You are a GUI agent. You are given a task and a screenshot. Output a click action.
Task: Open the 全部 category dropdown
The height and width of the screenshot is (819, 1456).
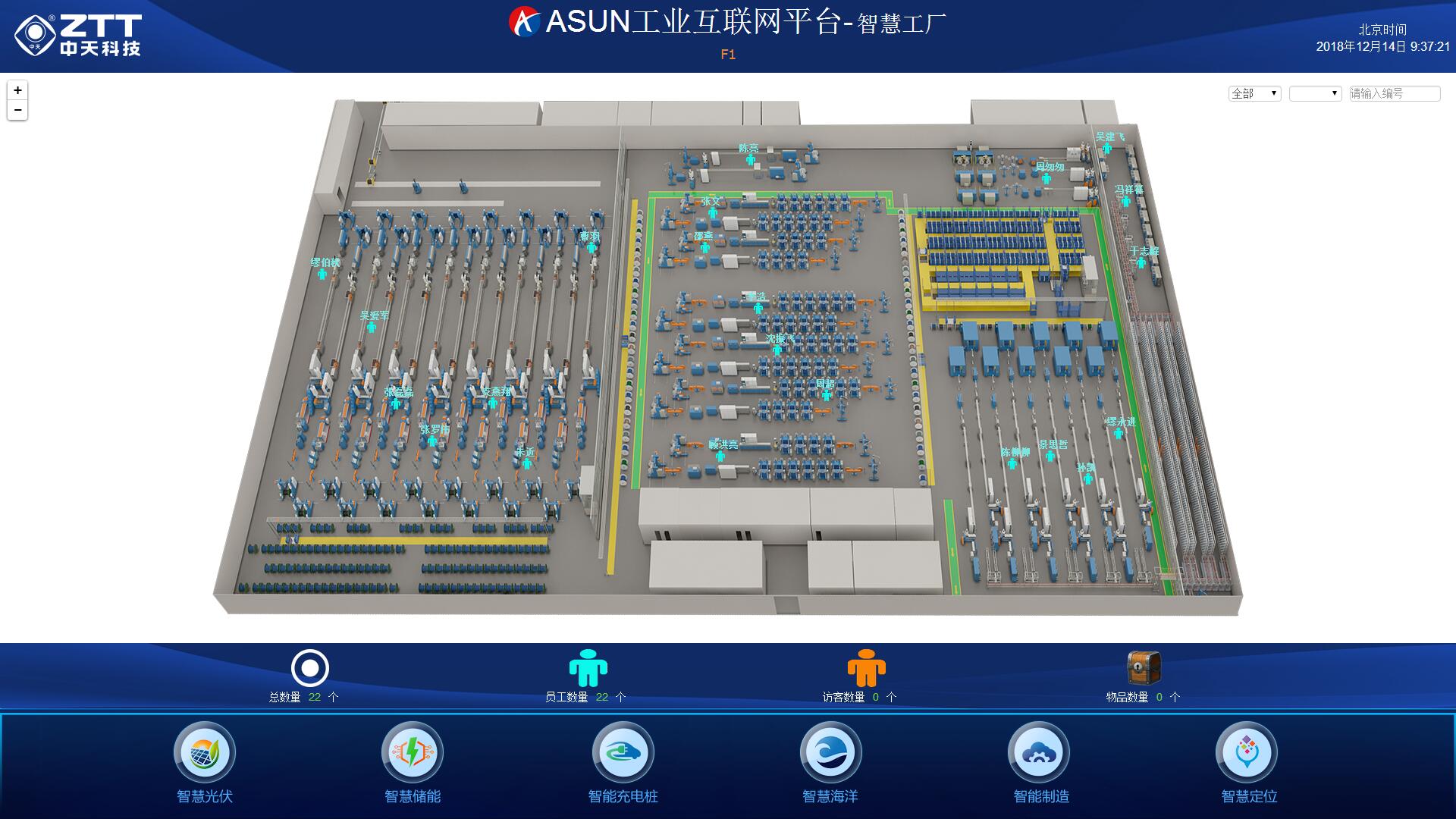point(1254,93)
